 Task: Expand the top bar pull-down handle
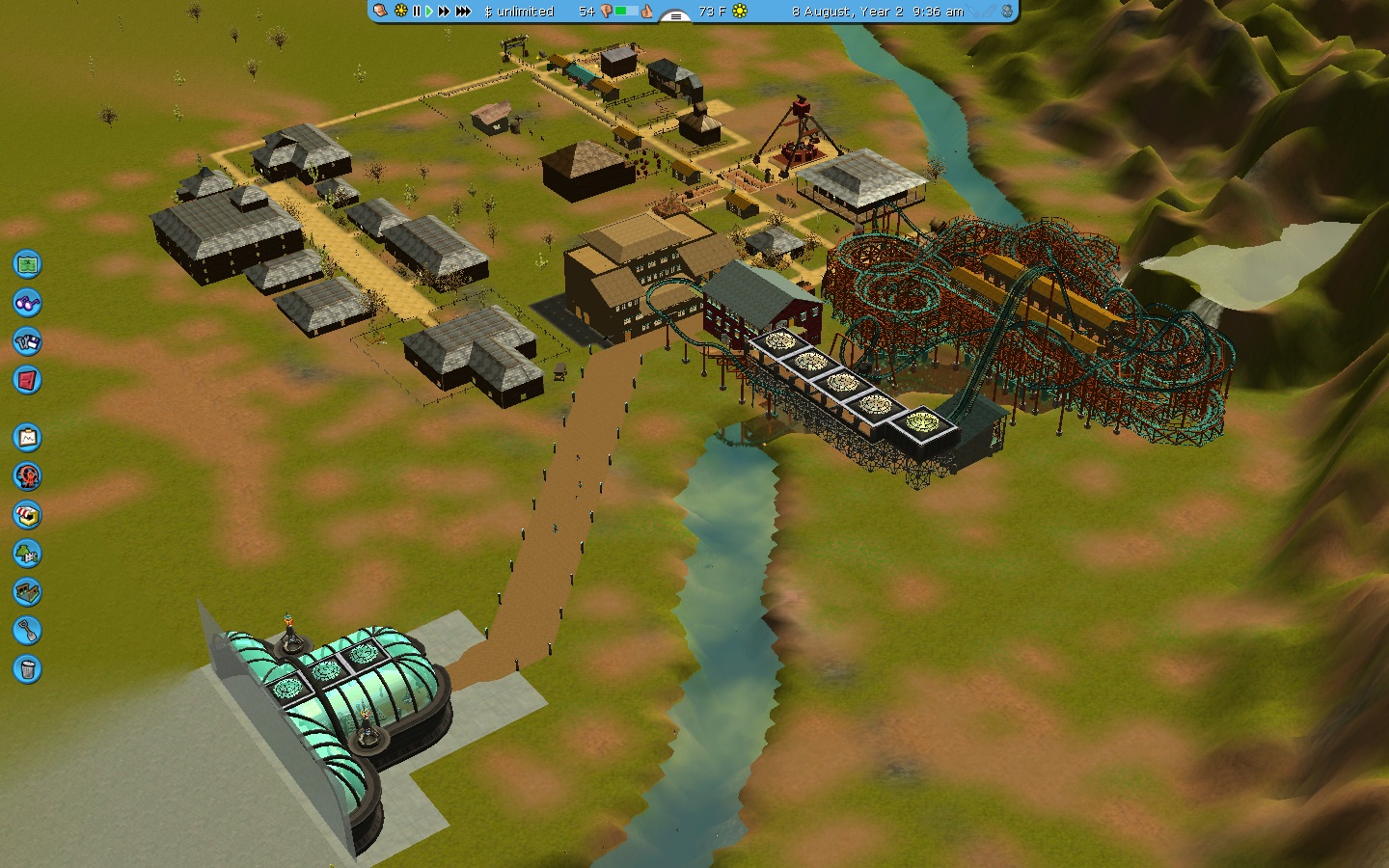click(x=675, y=15)
